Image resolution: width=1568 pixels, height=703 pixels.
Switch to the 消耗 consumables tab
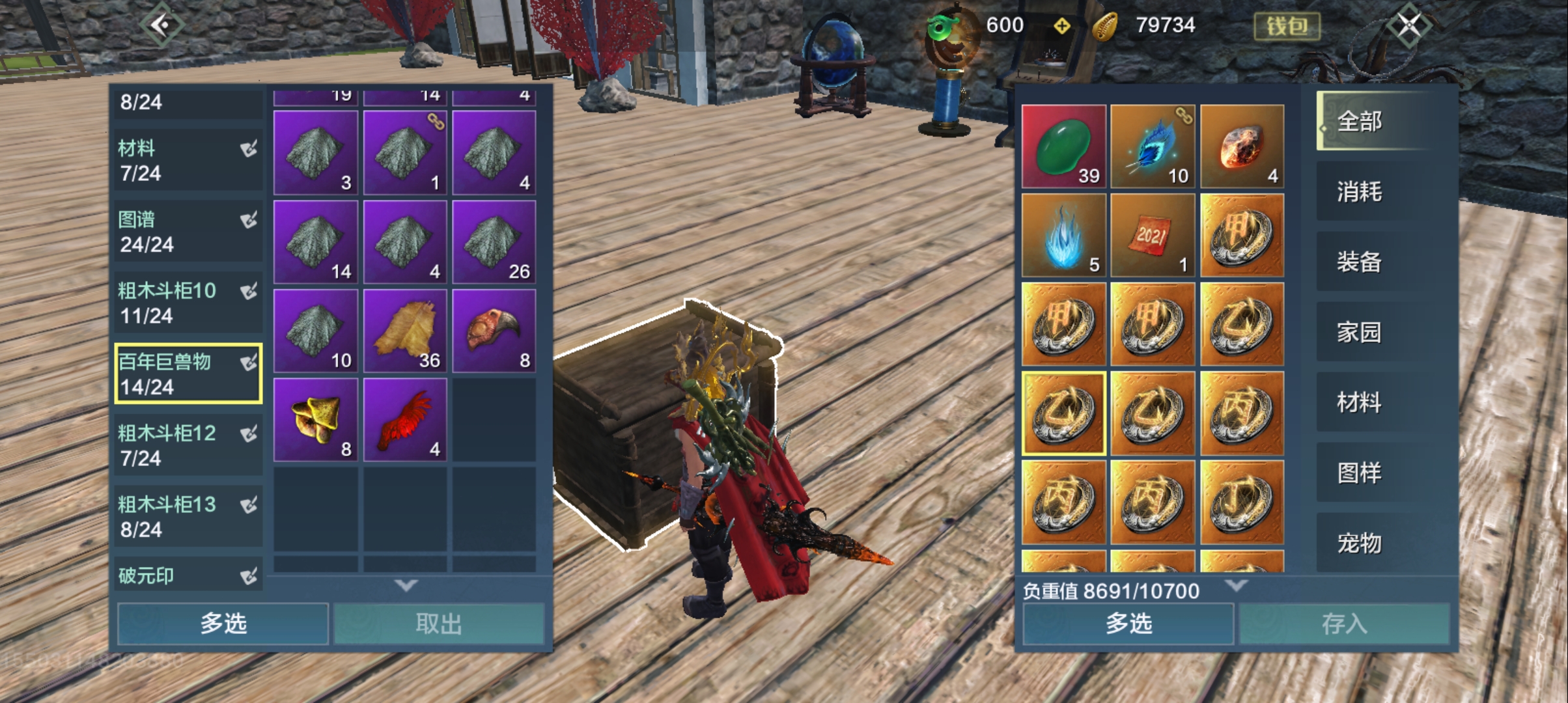coord(1360,191)
